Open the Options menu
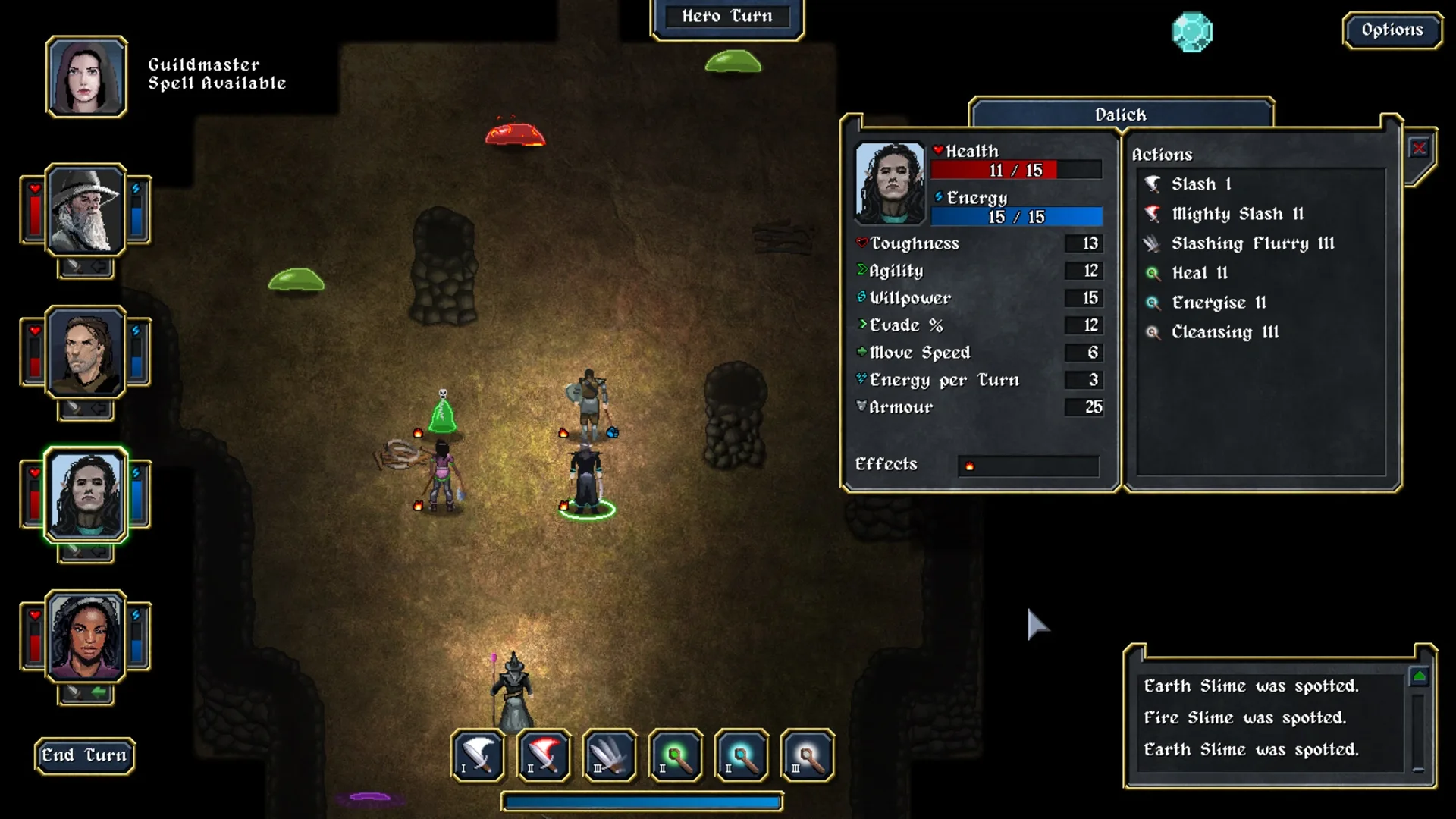 coord(1392,30)
